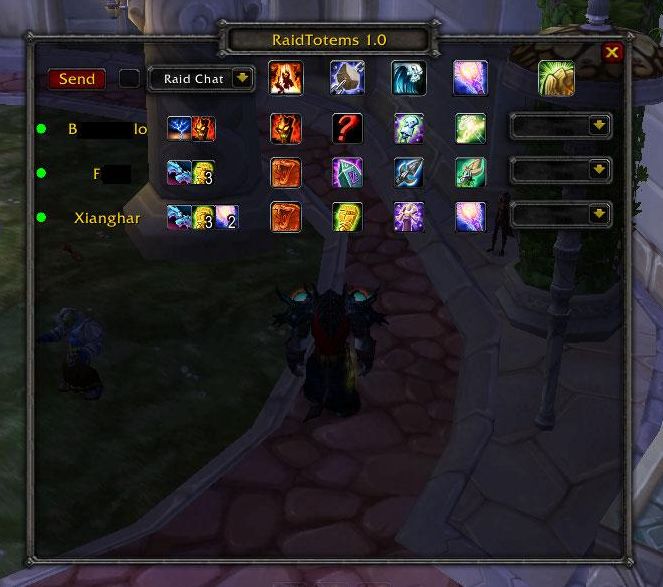
Task: Select Xianghar's yellow earth totem icon
Action: (347, 216)
